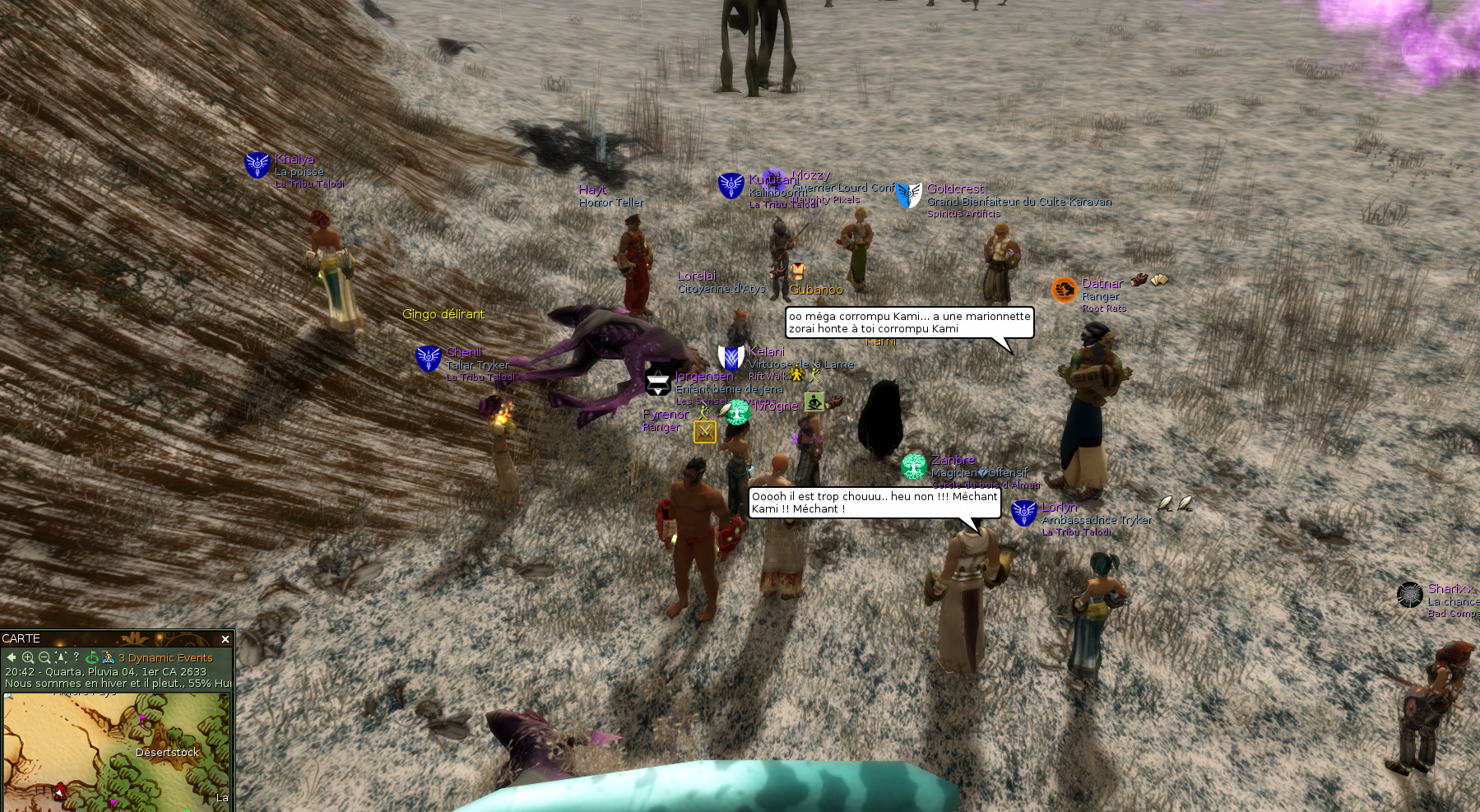The width and height of the screenshot is (1480, 812).
Task: Click the green flag landmark icon
Action: click(92, 657)
